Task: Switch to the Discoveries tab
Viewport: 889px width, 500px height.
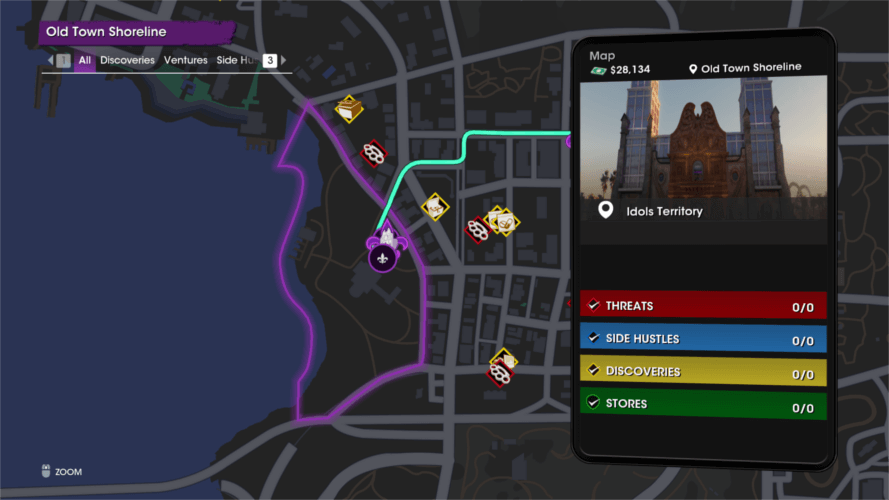Action: pyautogui.click(x=127, y=61)
